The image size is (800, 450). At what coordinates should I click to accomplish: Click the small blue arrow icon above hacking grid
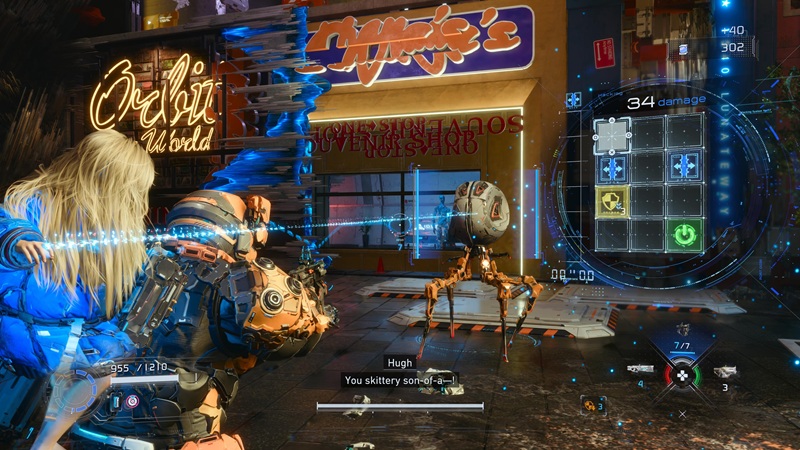coord(574,99)
